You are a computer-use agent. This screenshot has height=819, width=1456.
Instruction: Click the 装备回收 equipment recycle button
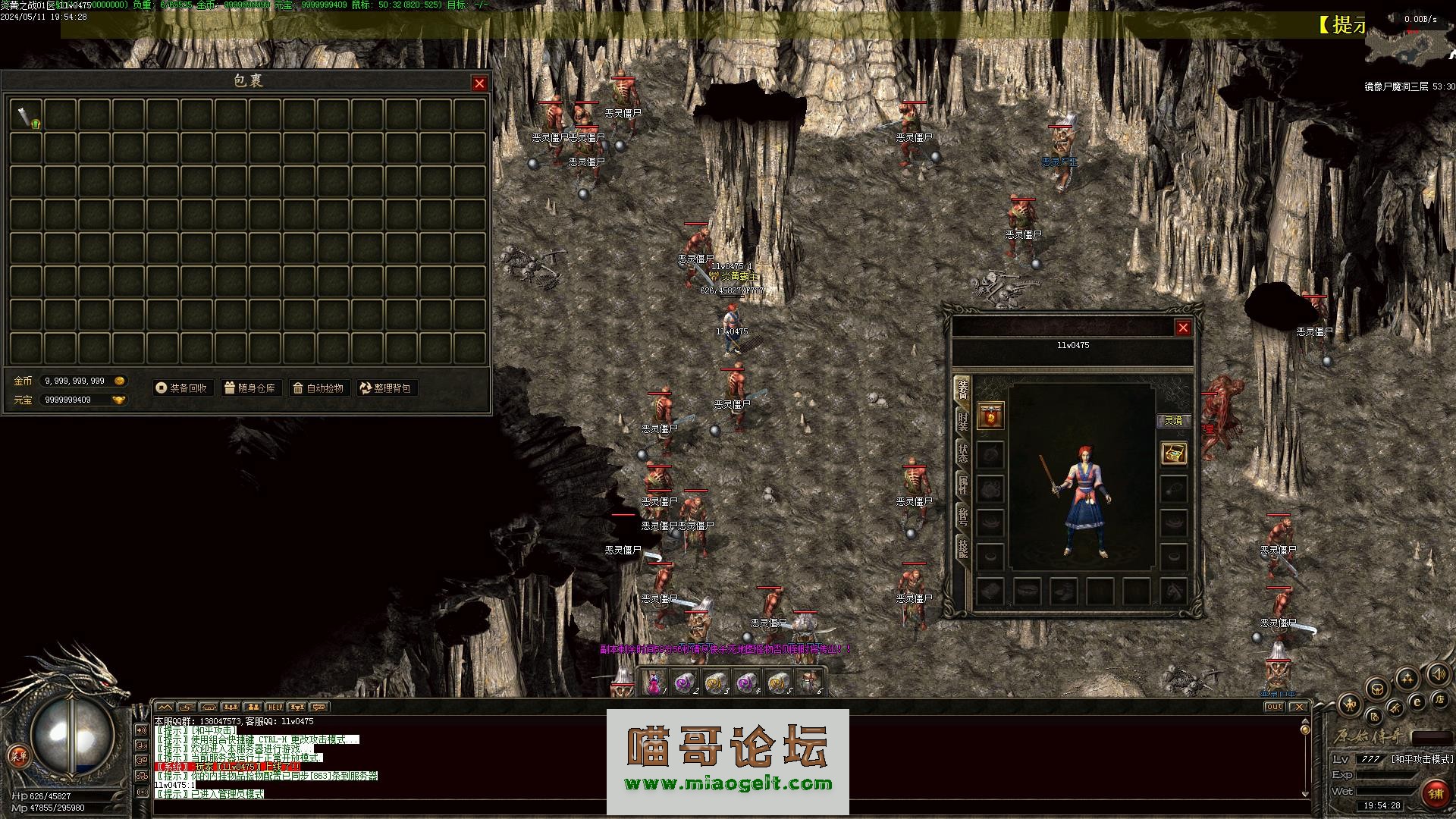tap(181, 388)
